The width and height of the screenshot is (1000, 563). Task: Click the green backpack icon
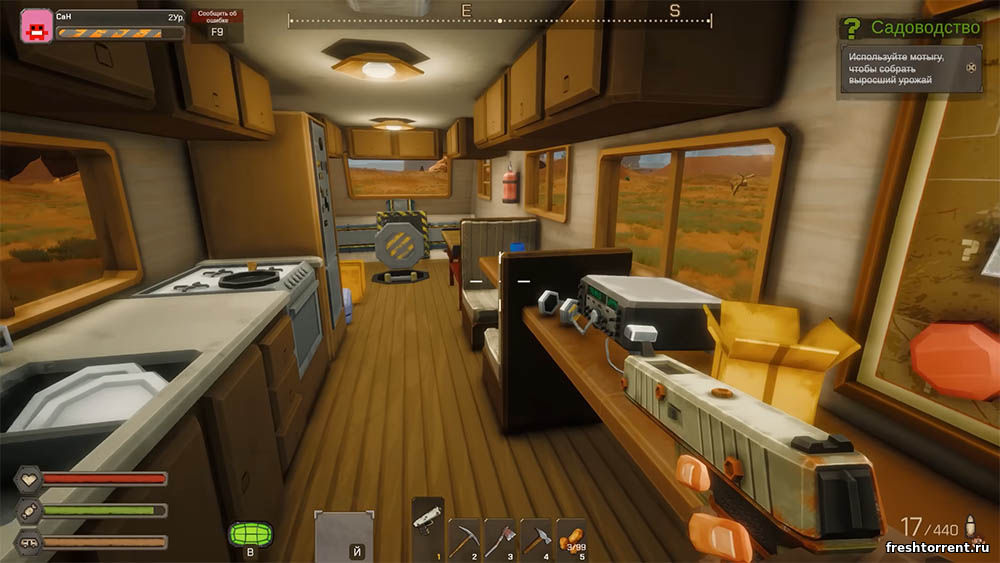tap(246, 534)
